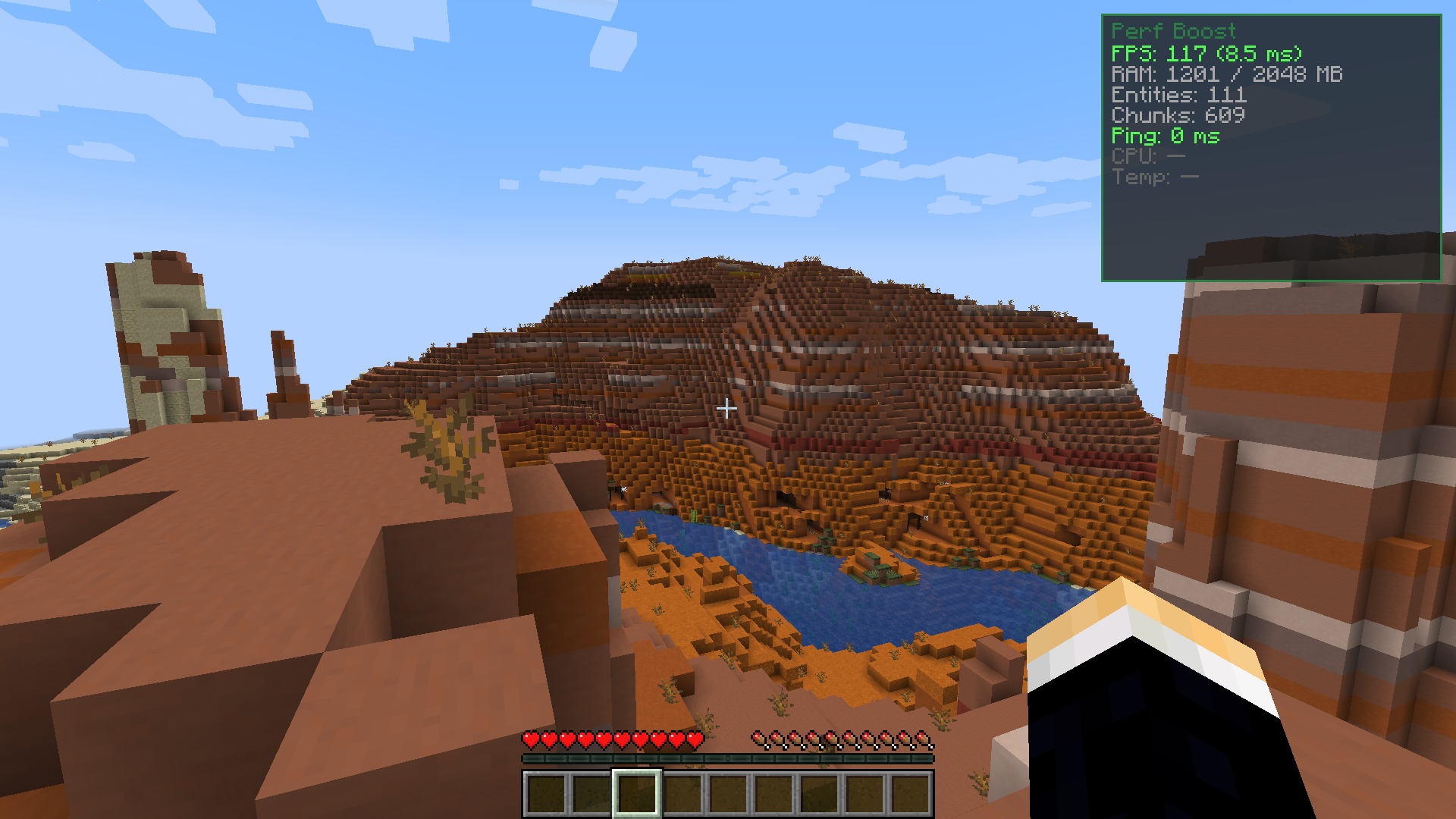The width and height of the screenshot is (1456, 819).
Task: Click the RAM: 1201 / 2048 MB text
Action: (x=1226, y=74)
